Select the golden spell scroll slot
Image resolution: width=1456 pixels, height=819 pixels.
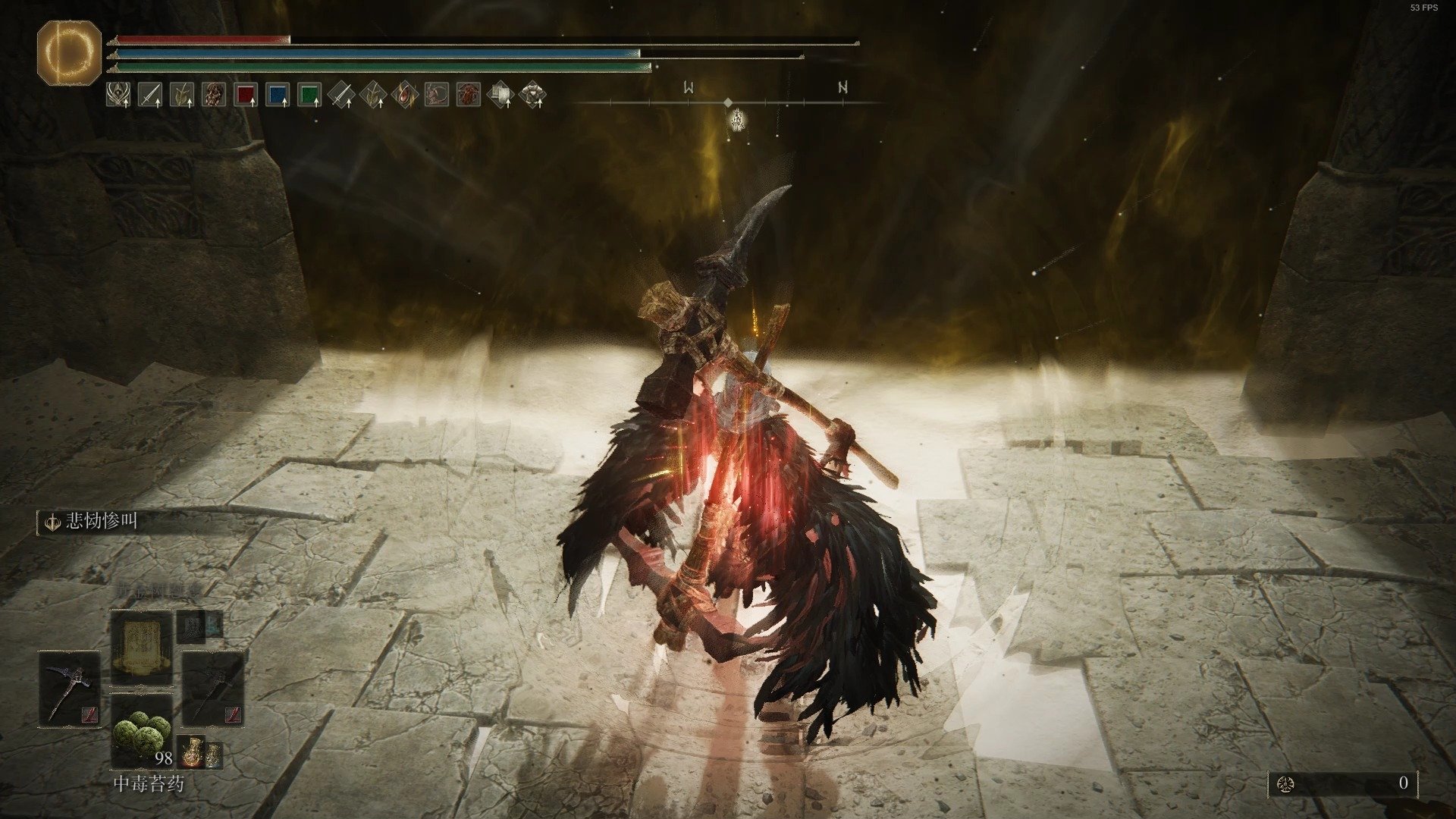coord(142,649)
